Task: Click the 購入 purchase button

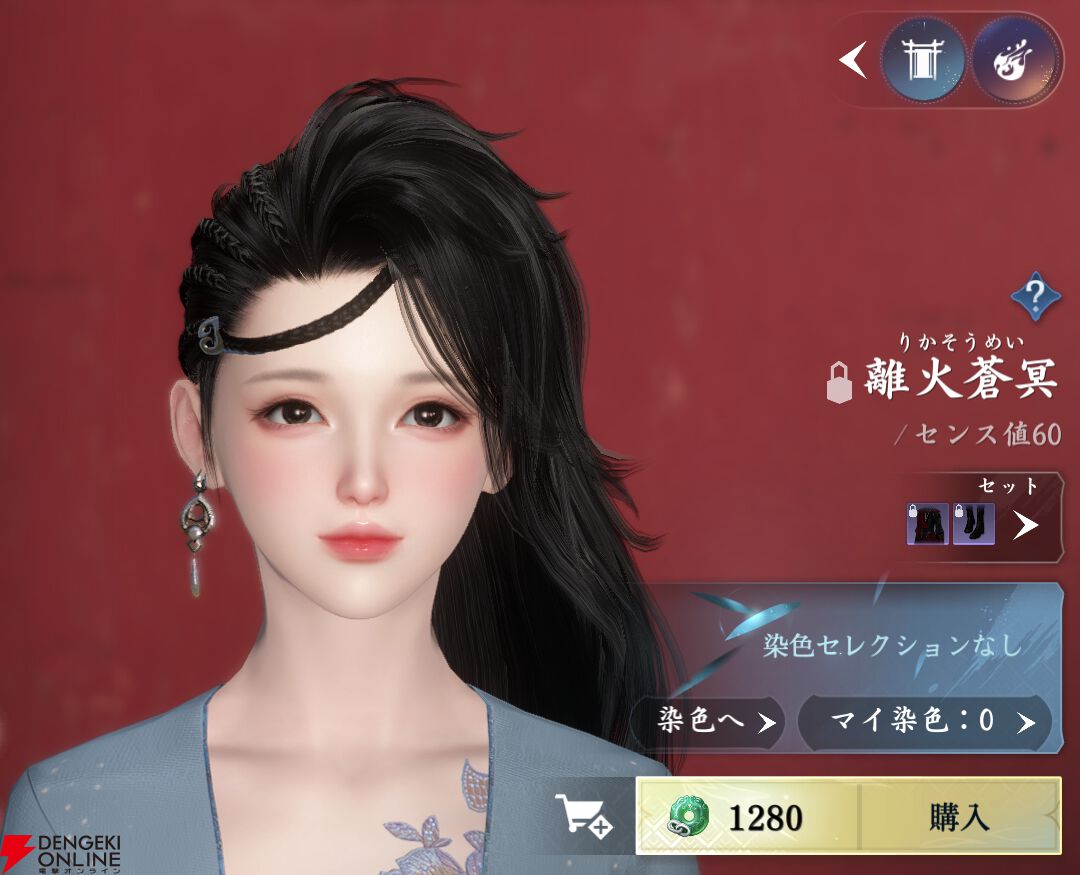Action: [958, 817]
